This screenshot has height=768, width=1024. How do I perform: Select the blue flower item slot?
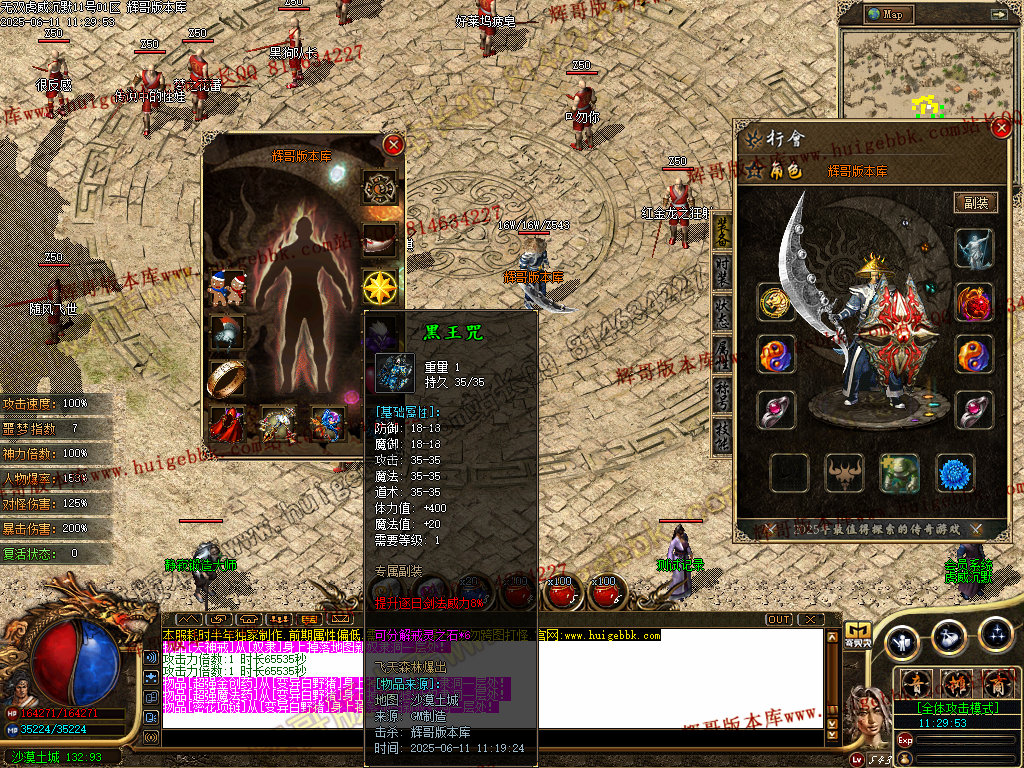point(955,473)
